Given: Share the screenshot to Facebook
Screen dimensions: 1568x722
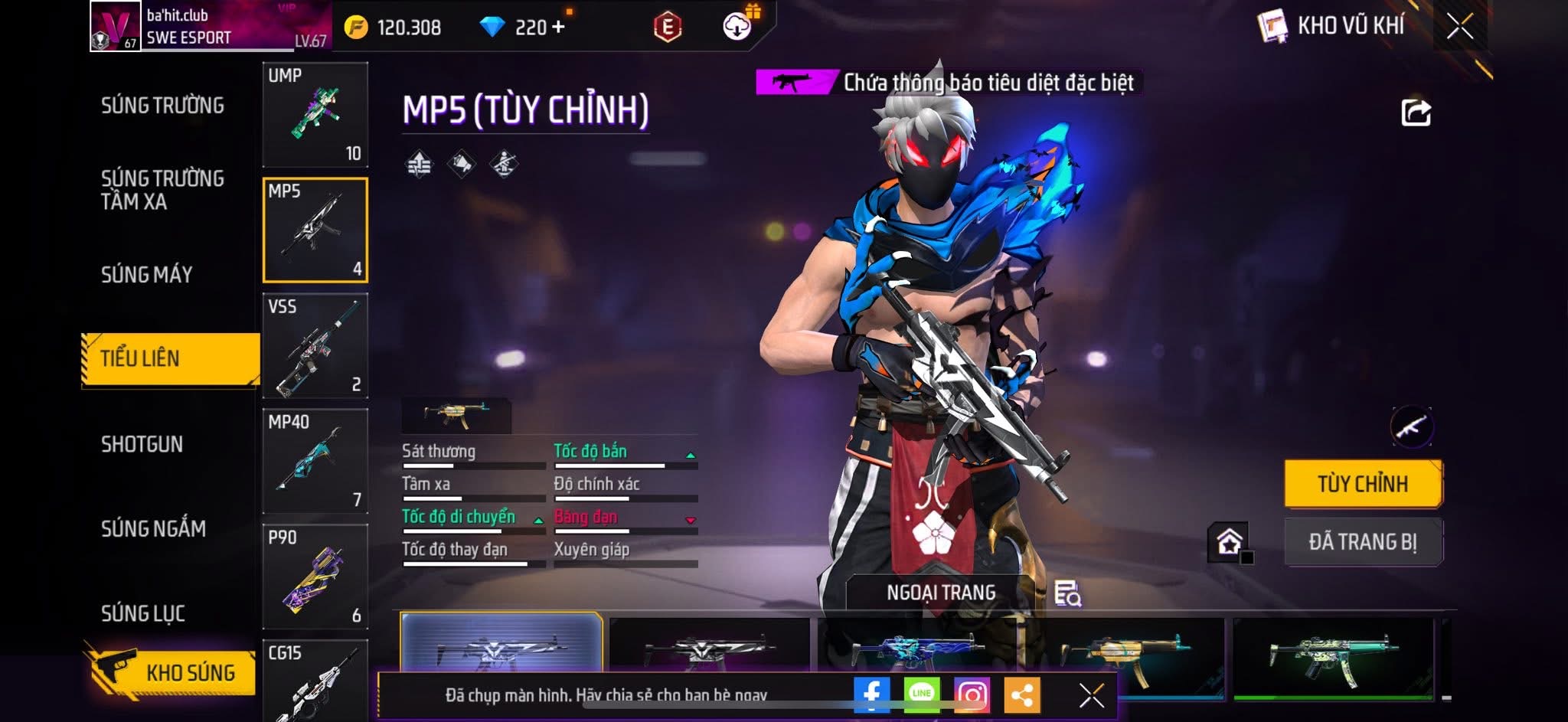Looking at the screenshot, I should coord(871,694).
